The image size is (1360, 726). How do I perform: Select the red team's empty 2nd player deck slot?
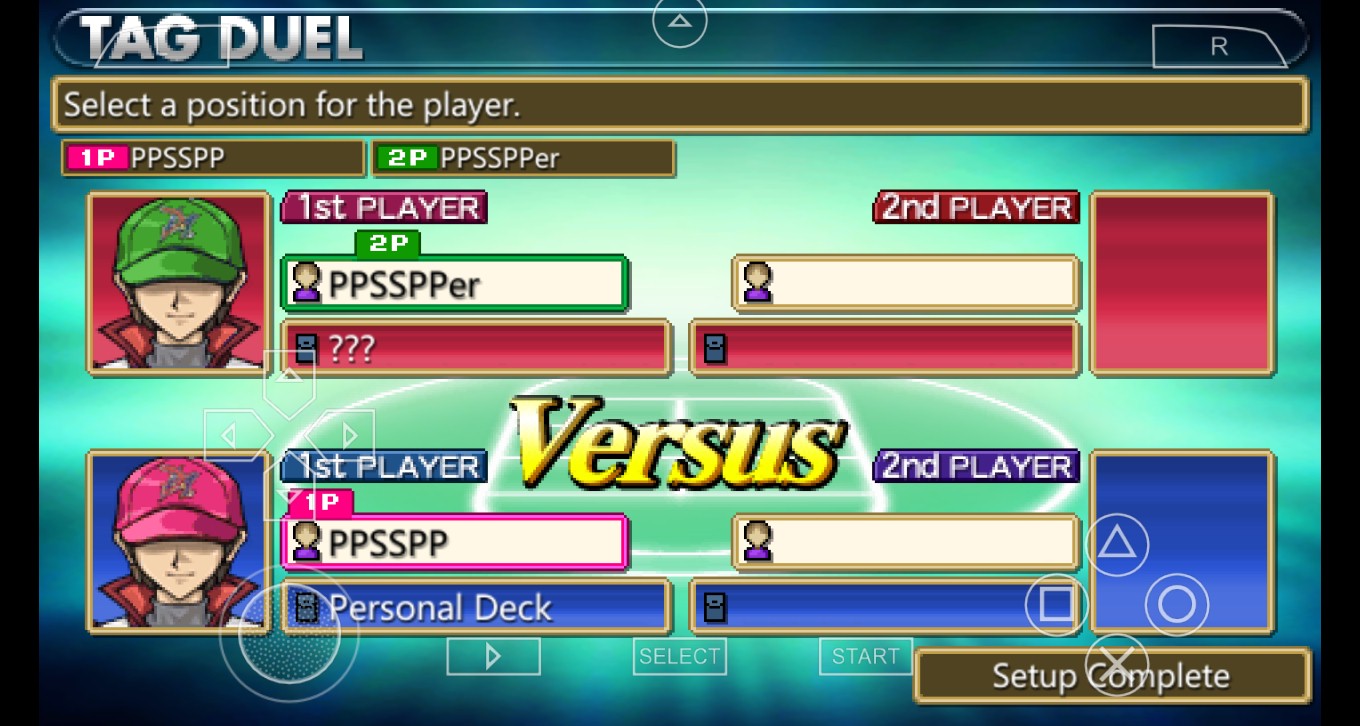tap(885, 348)
